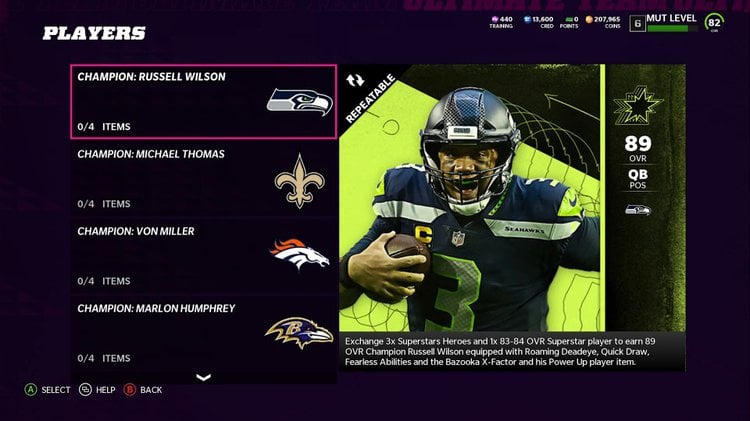
Task: Choose Champion: Von Miller set
Action: pos(204,255)
